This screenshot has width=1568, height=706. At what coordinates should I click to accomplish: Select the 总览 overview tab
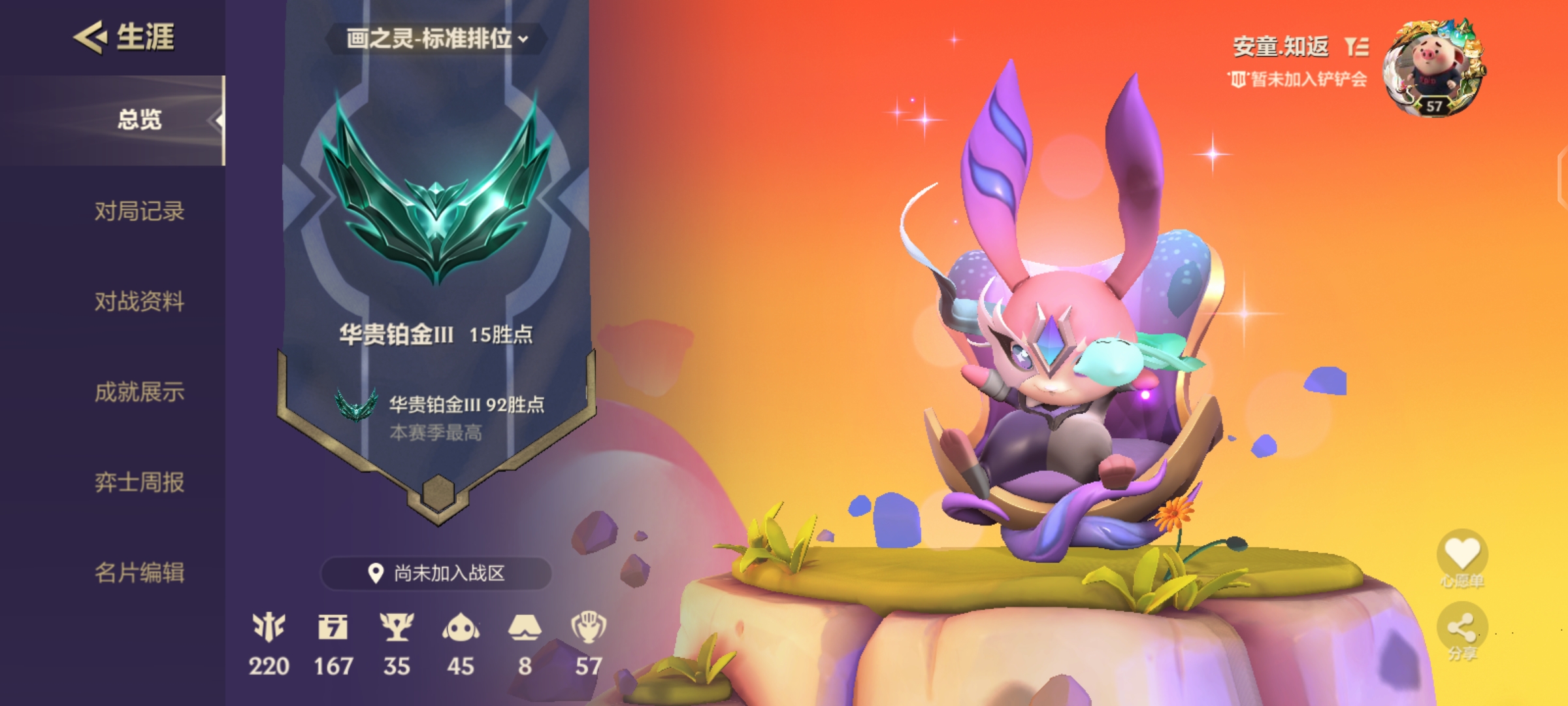tap(139, 120)
